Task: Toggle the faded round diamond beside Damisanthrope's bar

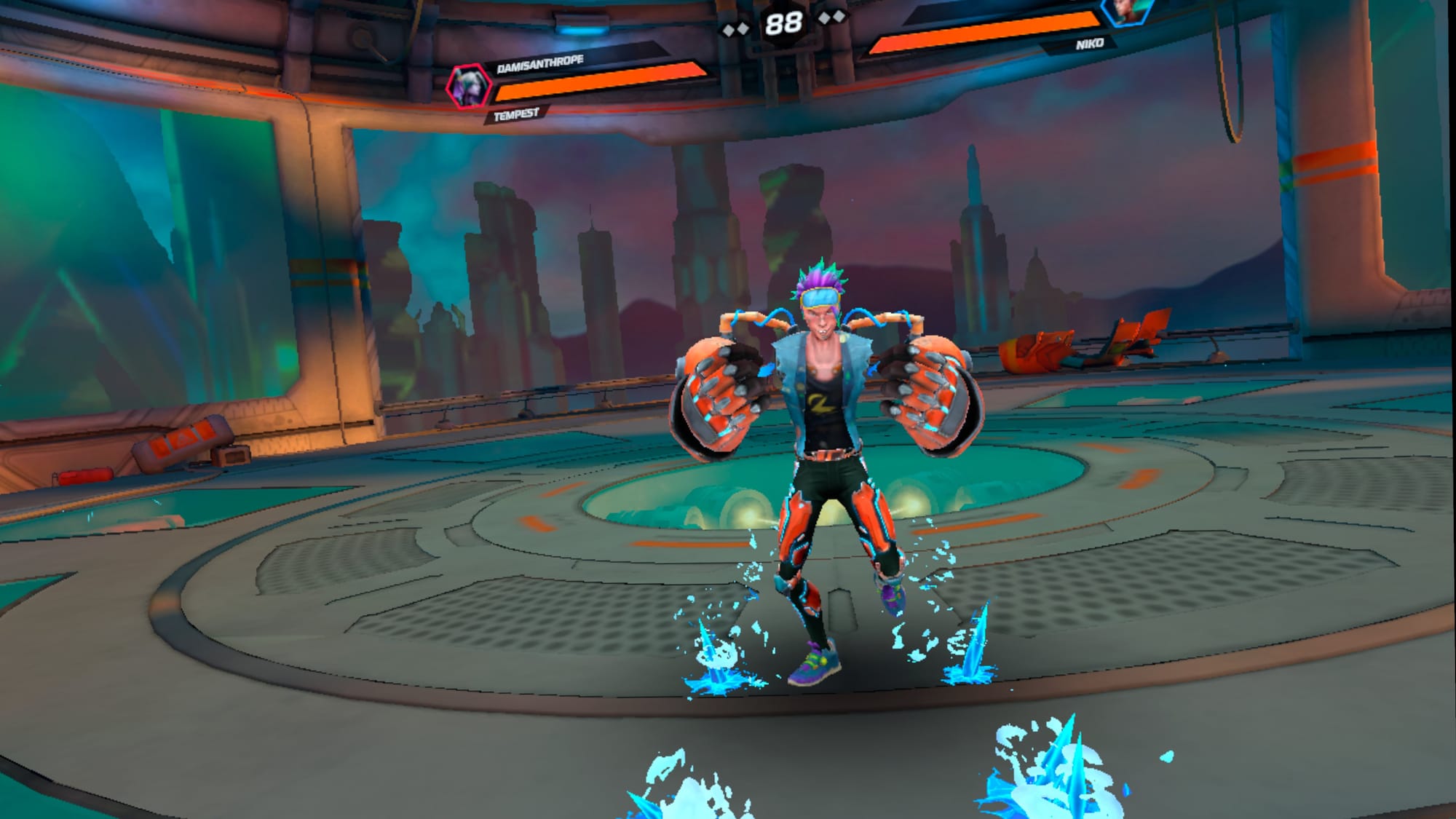Action: [x=742, y=29]
